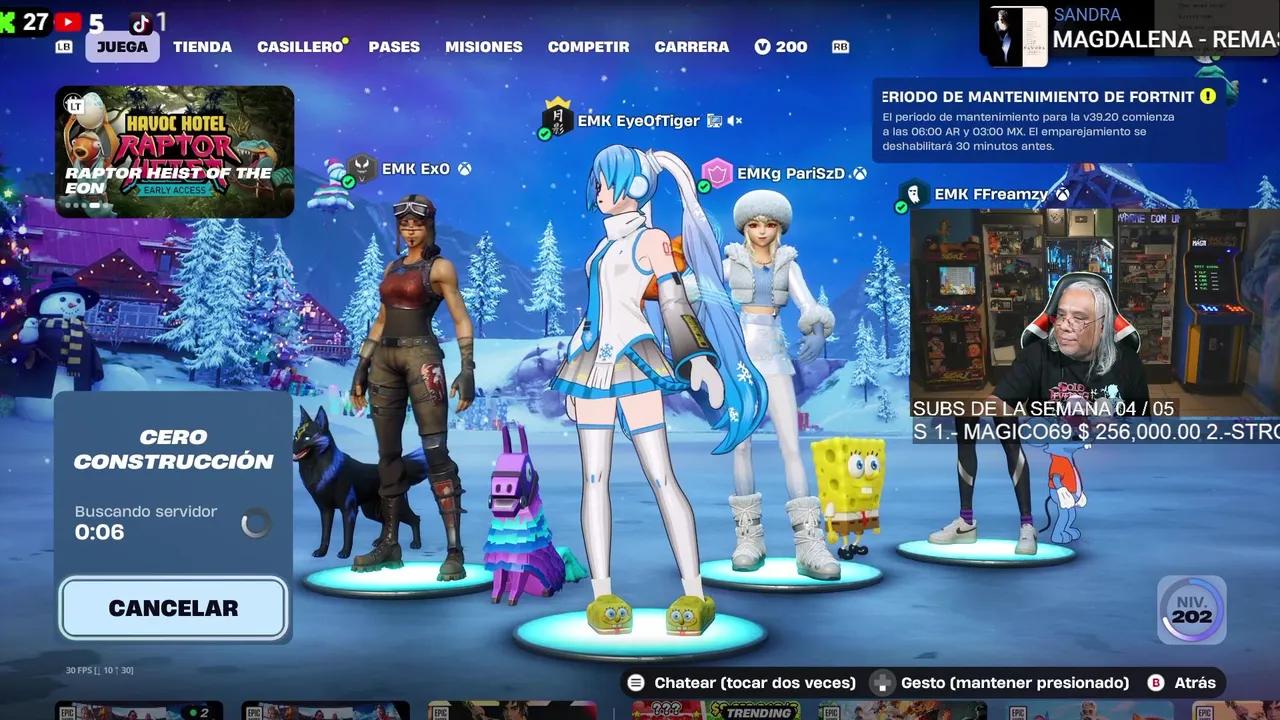Click the LB shoulder button indicator
1280x720 pixels.
[62, 46]
